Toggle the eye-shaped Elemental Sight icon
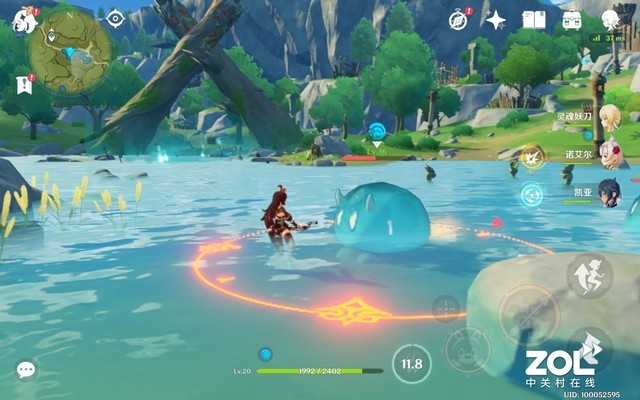This screenshot has width=640, height=400. tap(115, 18)
